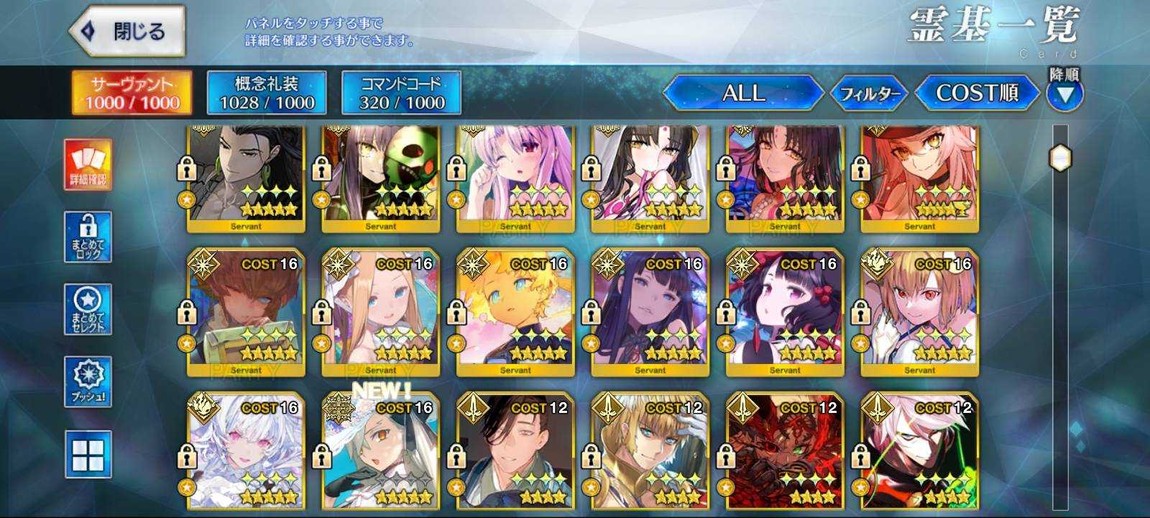
Task: Toggle the 降順 descending order arrow
Action: pyautogui.click(x=1064, y=94)
